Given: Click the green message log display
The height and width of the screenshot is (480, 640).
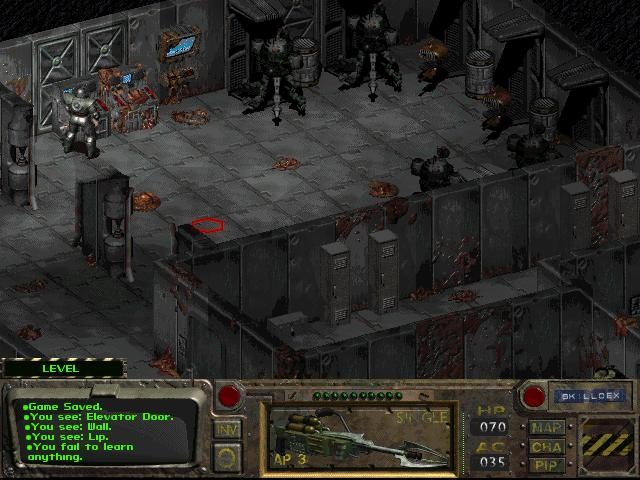Looking at the screenshot, I should click(x=105, y=432).
